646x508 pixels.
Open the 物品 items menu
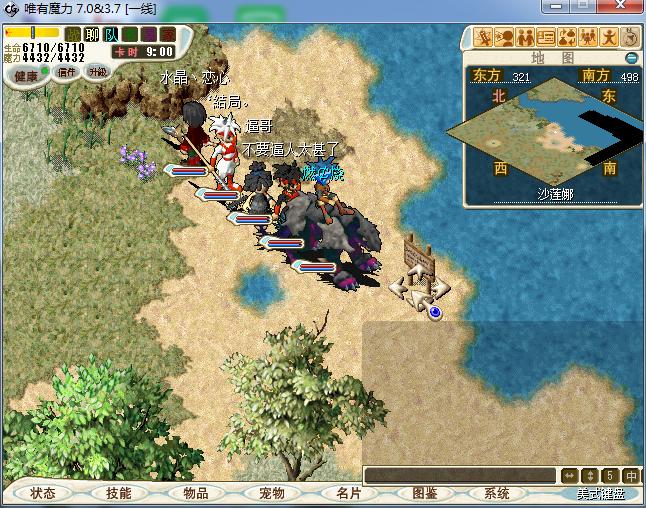(195, 493)
